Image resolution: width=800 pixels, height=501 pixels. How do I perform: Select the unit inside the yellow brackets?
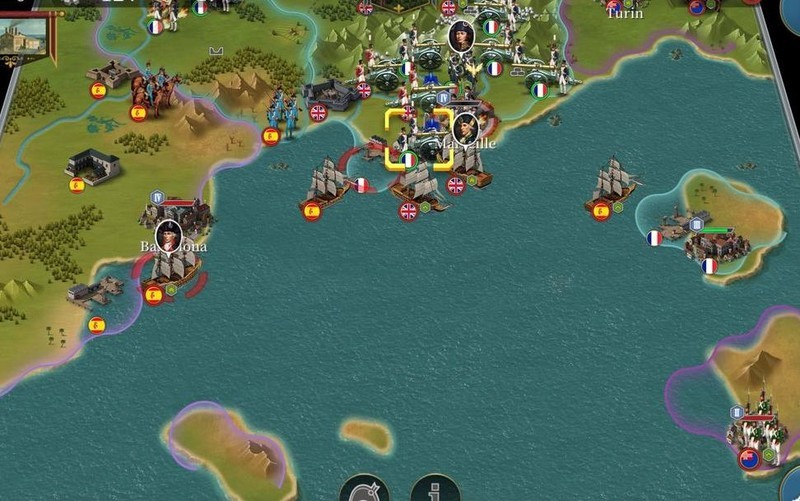click(x=419, y=140)
